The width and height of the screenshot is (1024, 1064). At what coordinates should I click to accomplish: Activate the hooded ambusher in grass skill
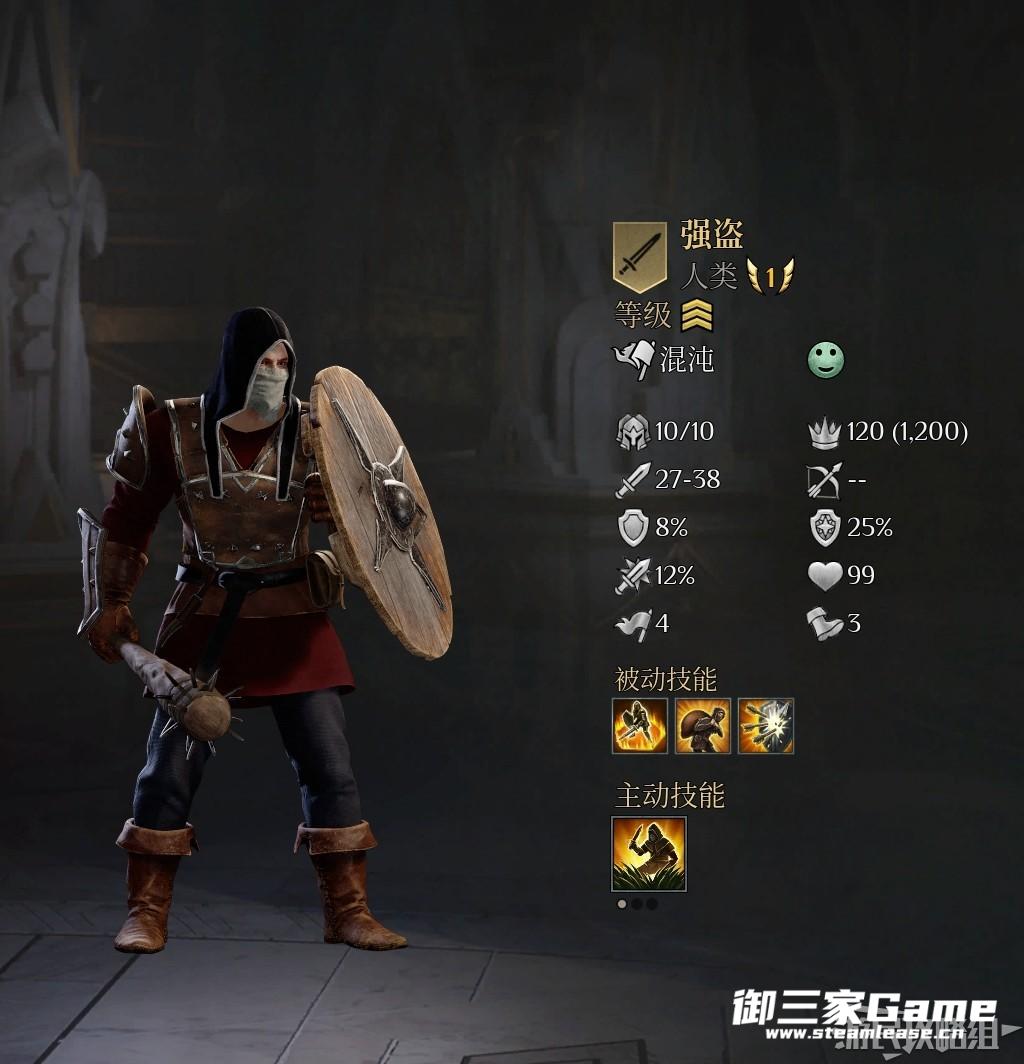pos(649,853)
